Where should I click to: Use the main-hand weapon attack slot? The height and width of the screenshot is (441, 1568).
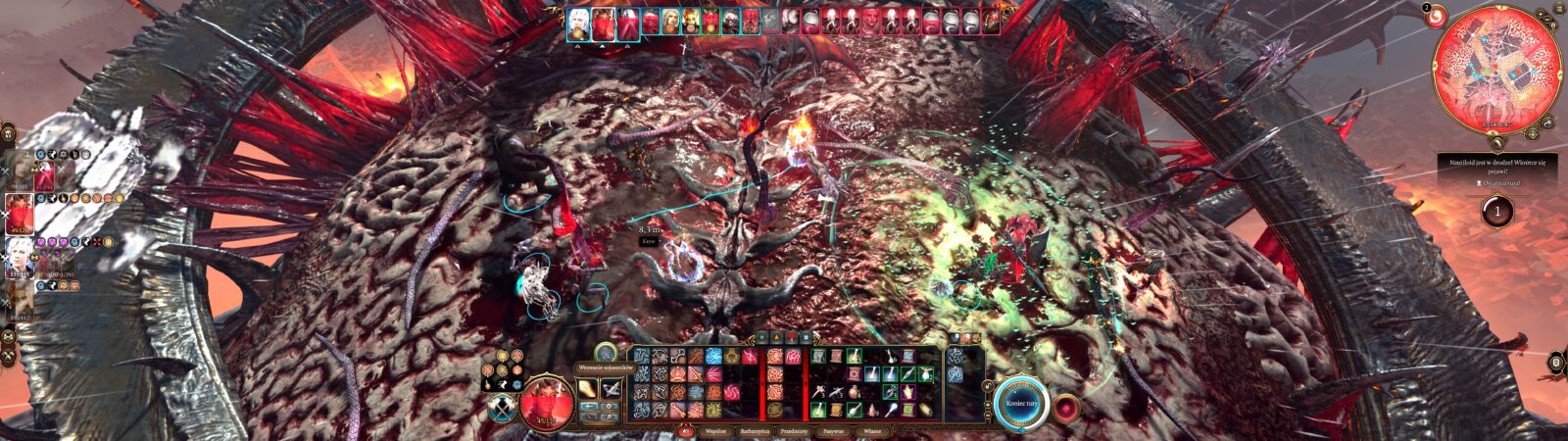(590, 387)
